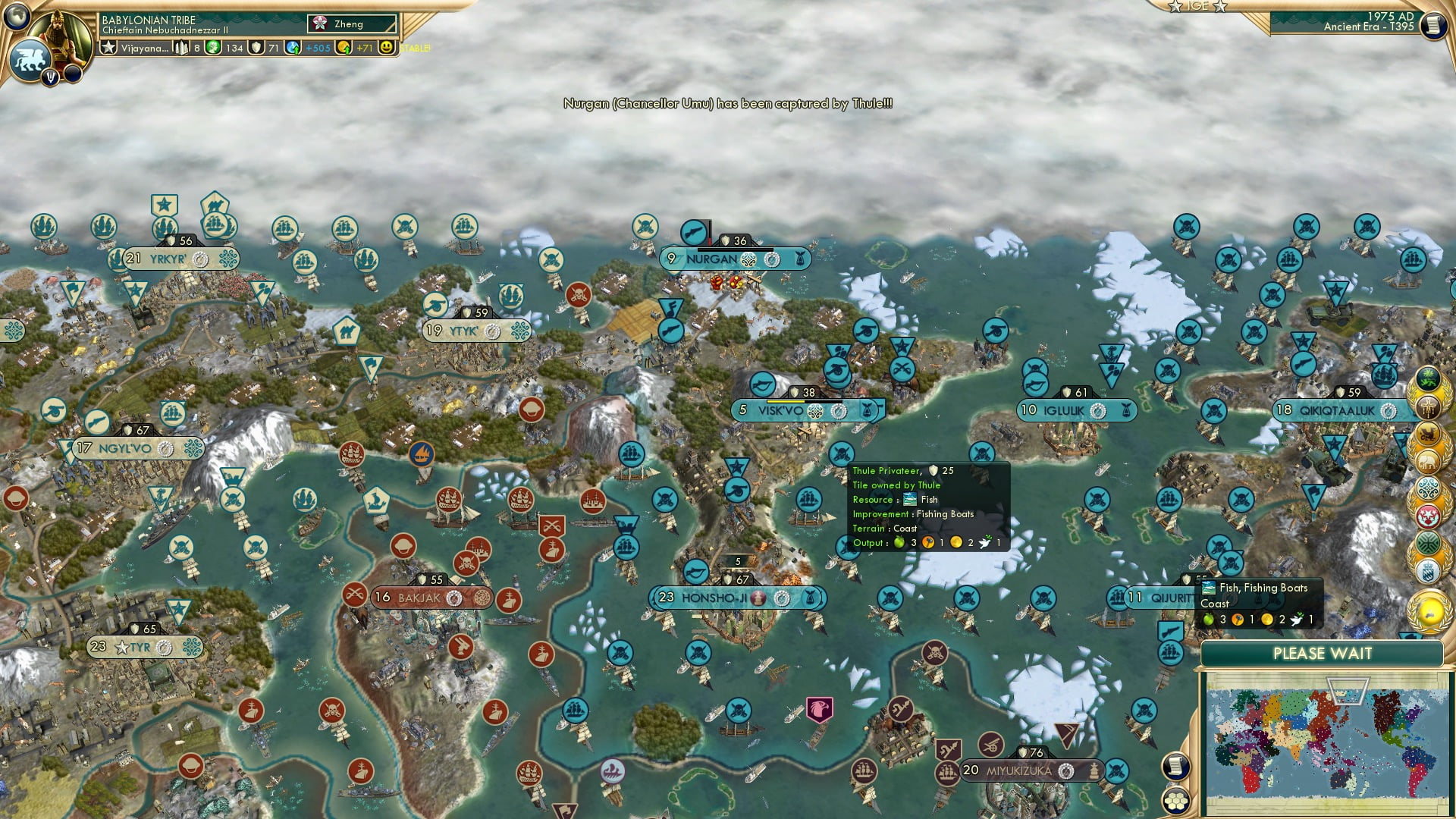Viewport: 1456px width, 819px height.
Task: Click the red star medallion on the right edge
Action: [1428, 513]
